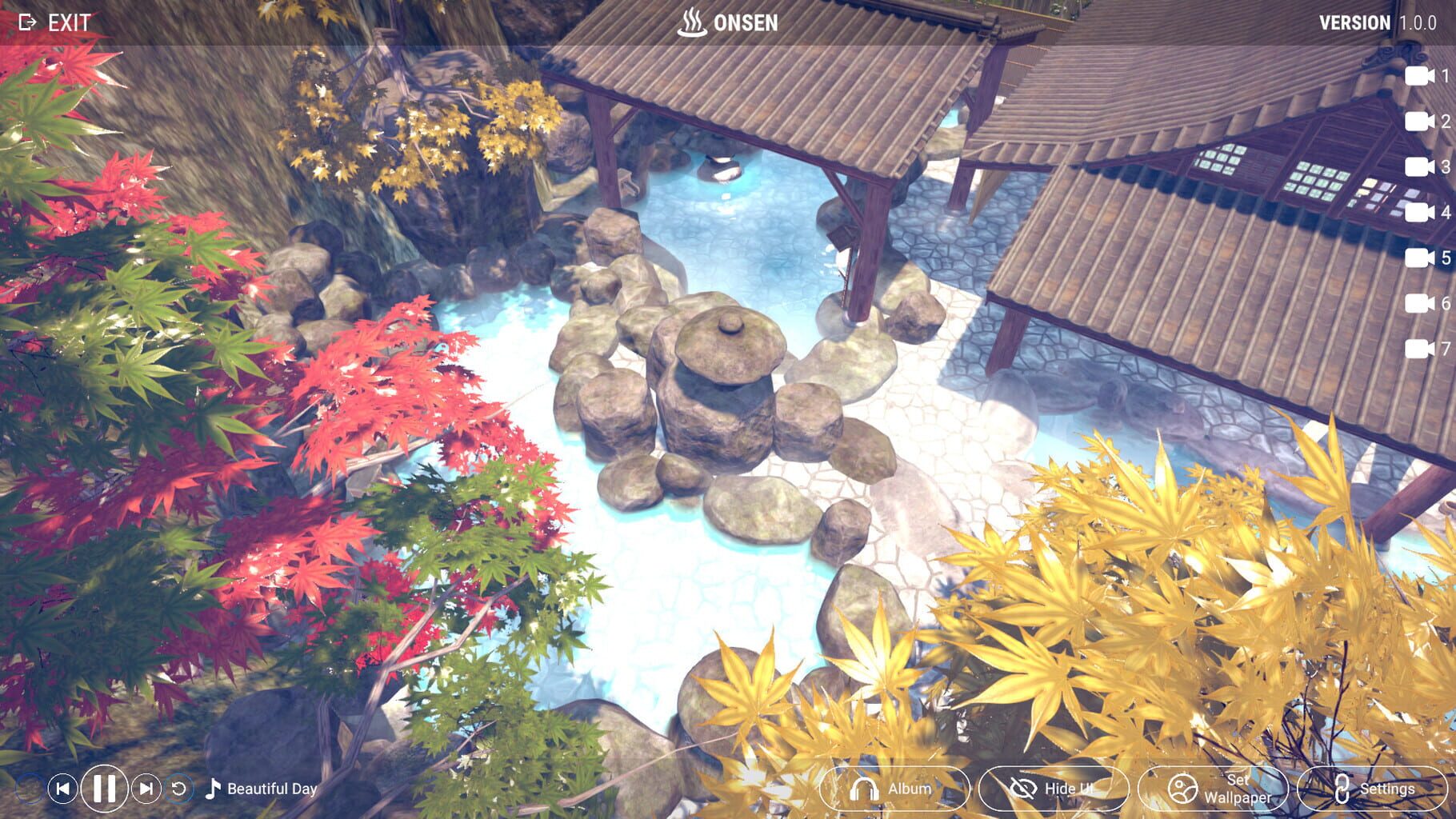
Task: Skip to the next music track
Action: tap(145, 788)
